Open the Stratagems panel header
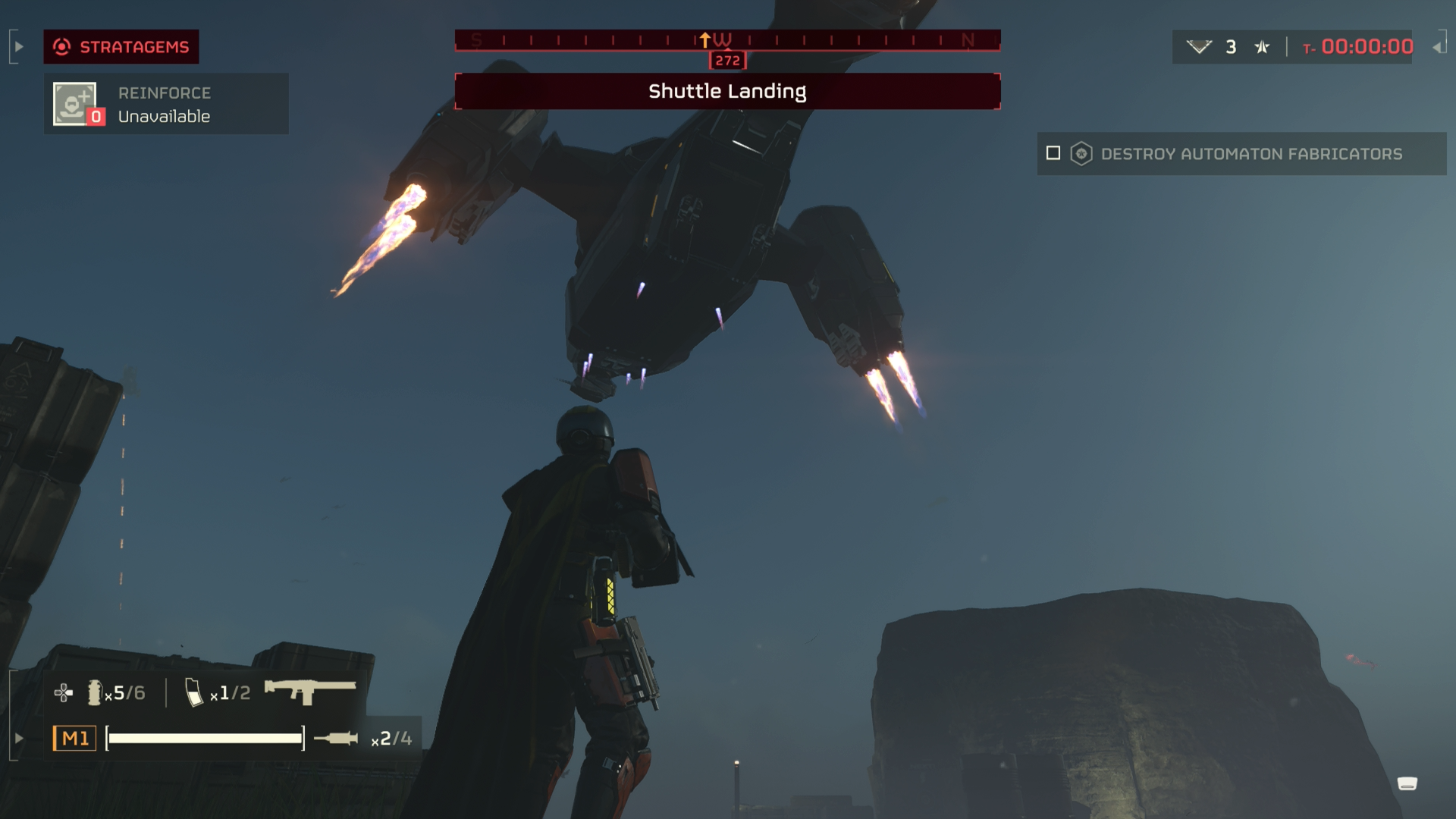The width and height of the screenshot is (1456, 819). pyautogui.click(x=121, y=47)
